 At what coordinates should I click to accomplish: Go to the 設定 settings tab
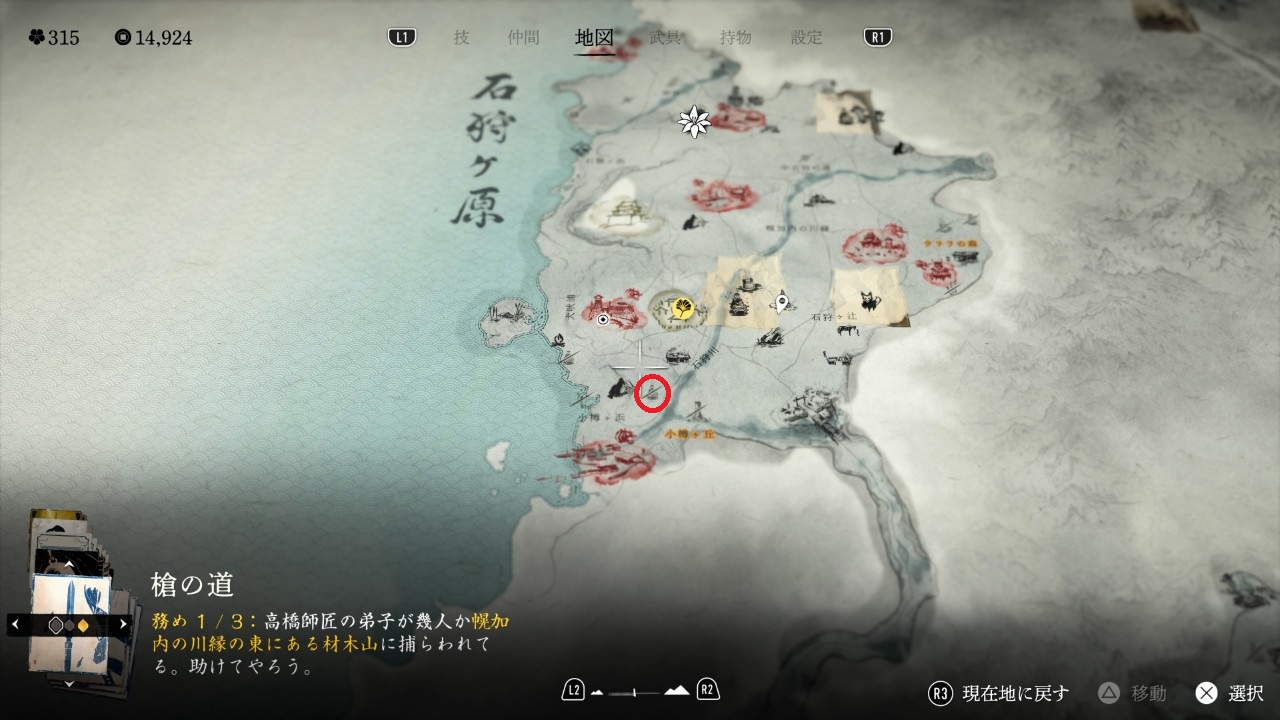[807, 38]
